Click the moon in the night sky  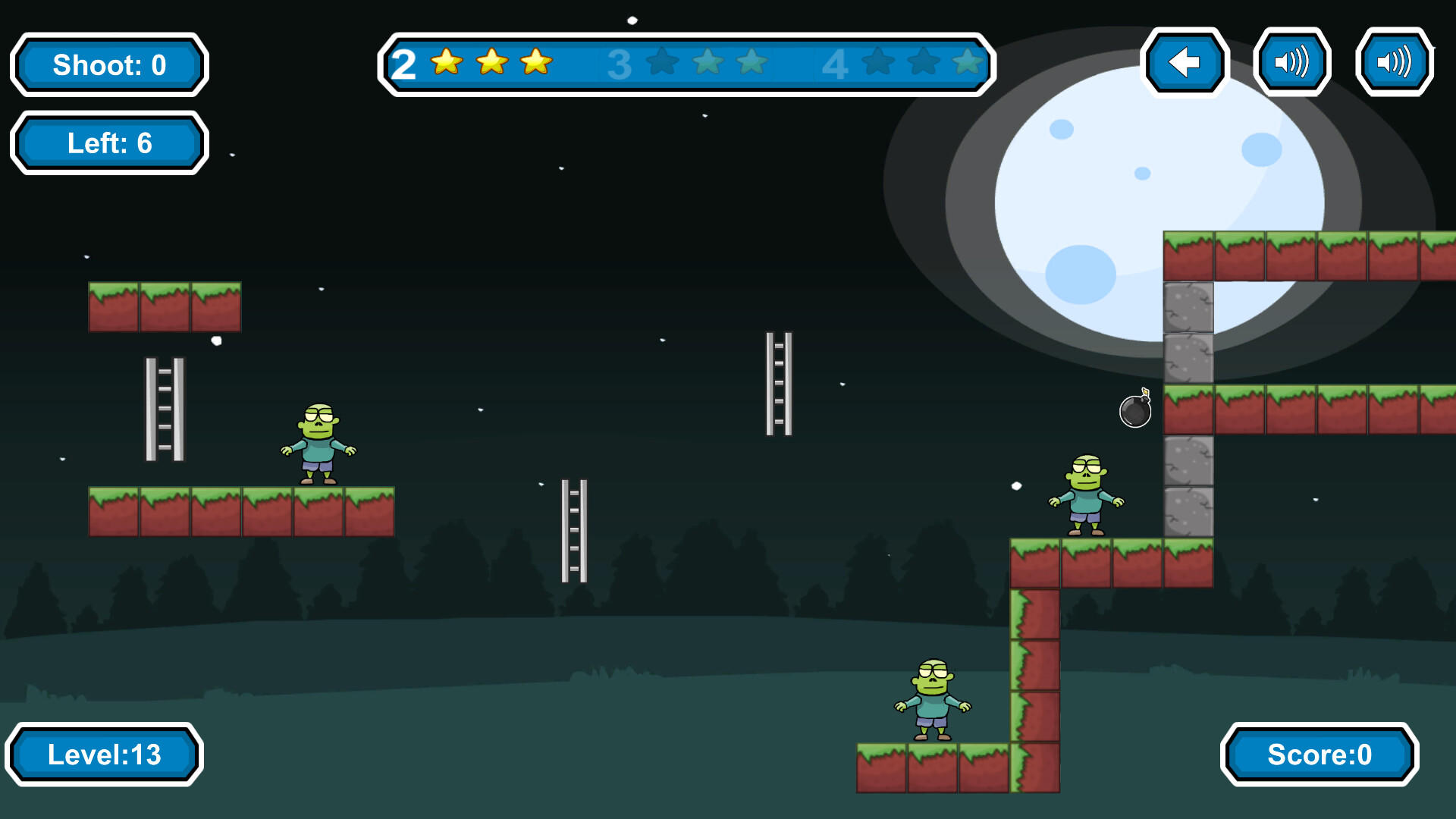pos(1137,190)
